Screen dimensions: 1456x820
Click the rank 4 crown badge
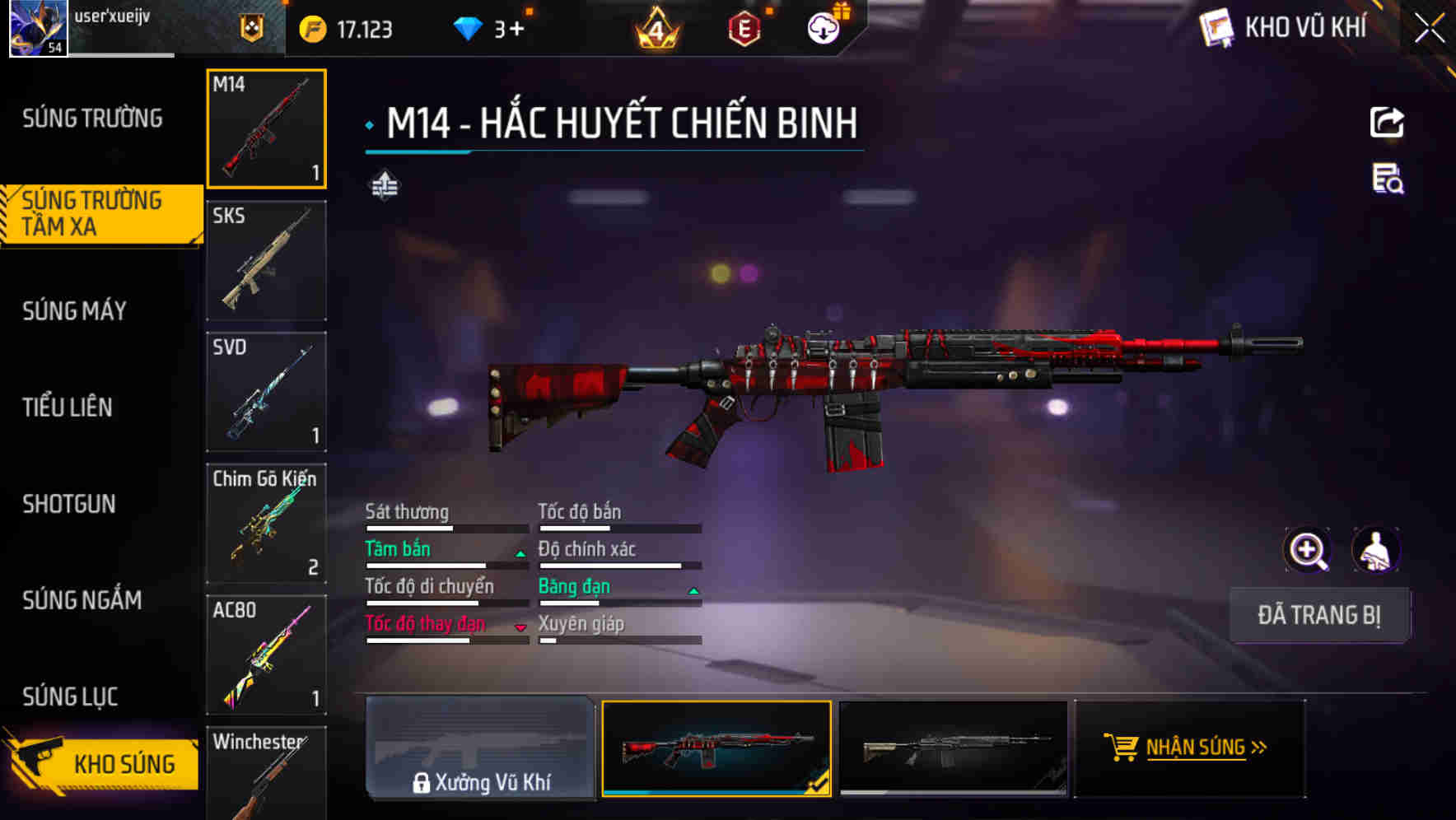655,29
